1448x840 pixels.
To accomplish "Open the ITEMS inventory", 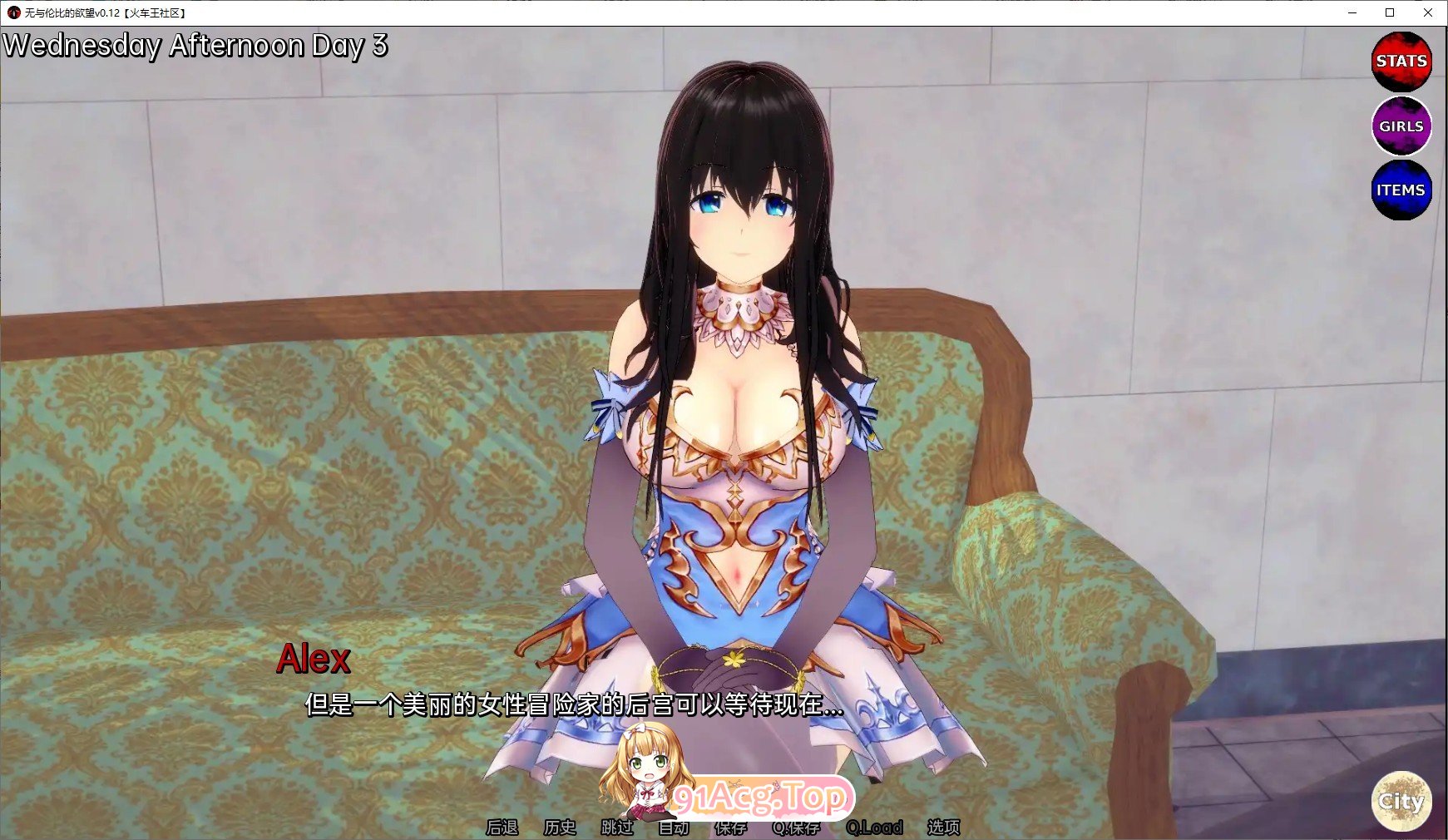I will click(x=1401, y=189).
